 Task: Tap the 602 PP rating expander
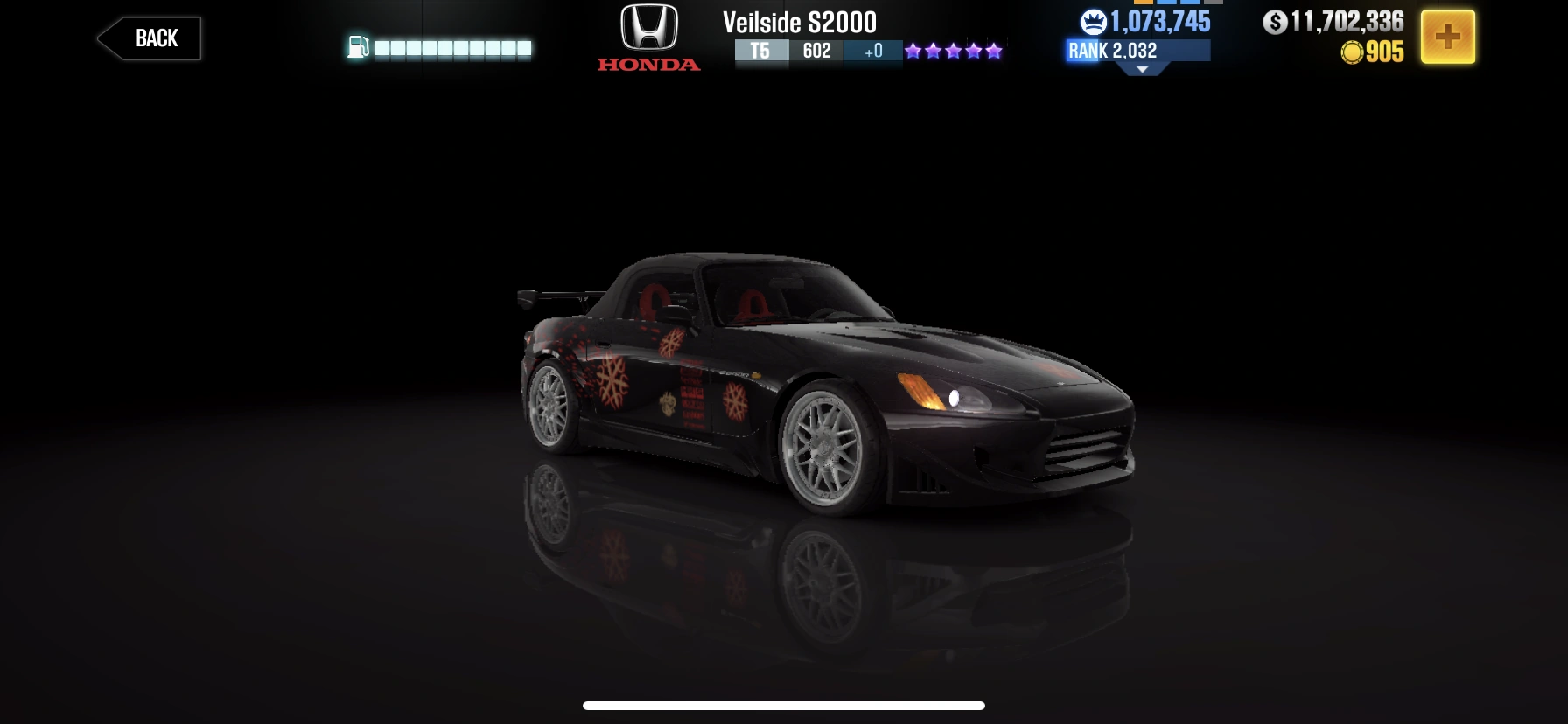coord(816,52)
